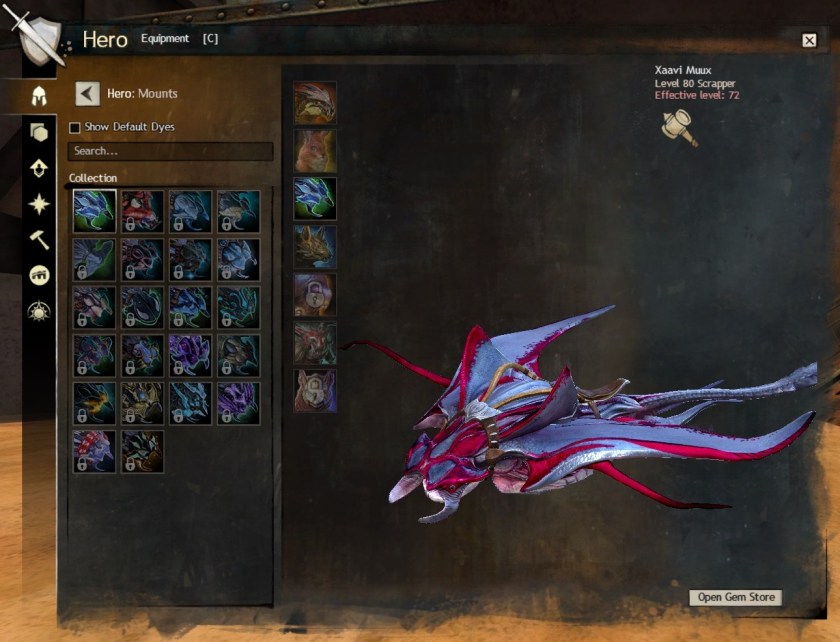The image size is (840, 642).
Task: Select the first unlocked skimmer skin
Action: tap(94, 212)
